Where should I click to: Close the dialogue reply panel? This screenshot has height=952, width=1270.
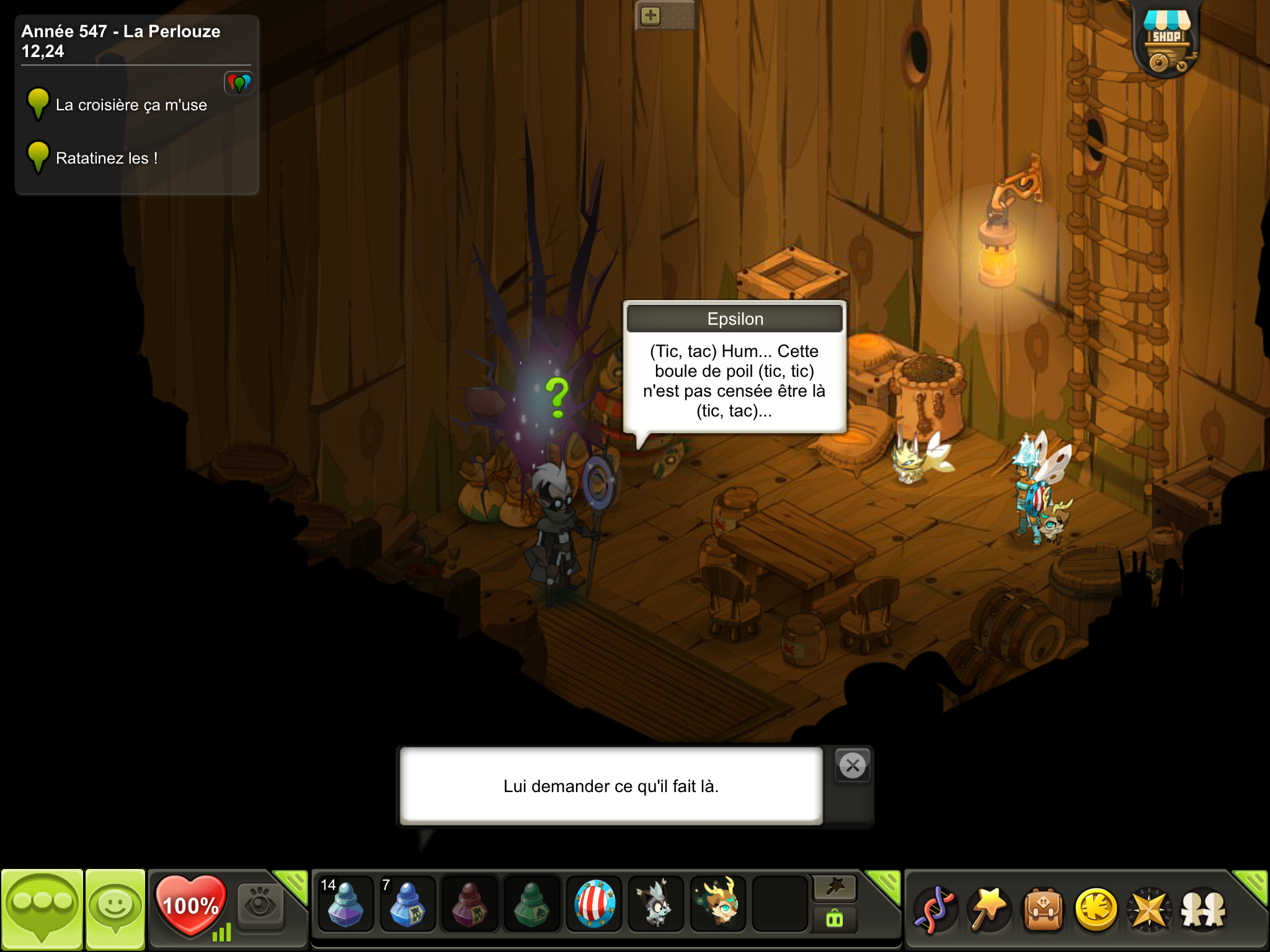853,766
